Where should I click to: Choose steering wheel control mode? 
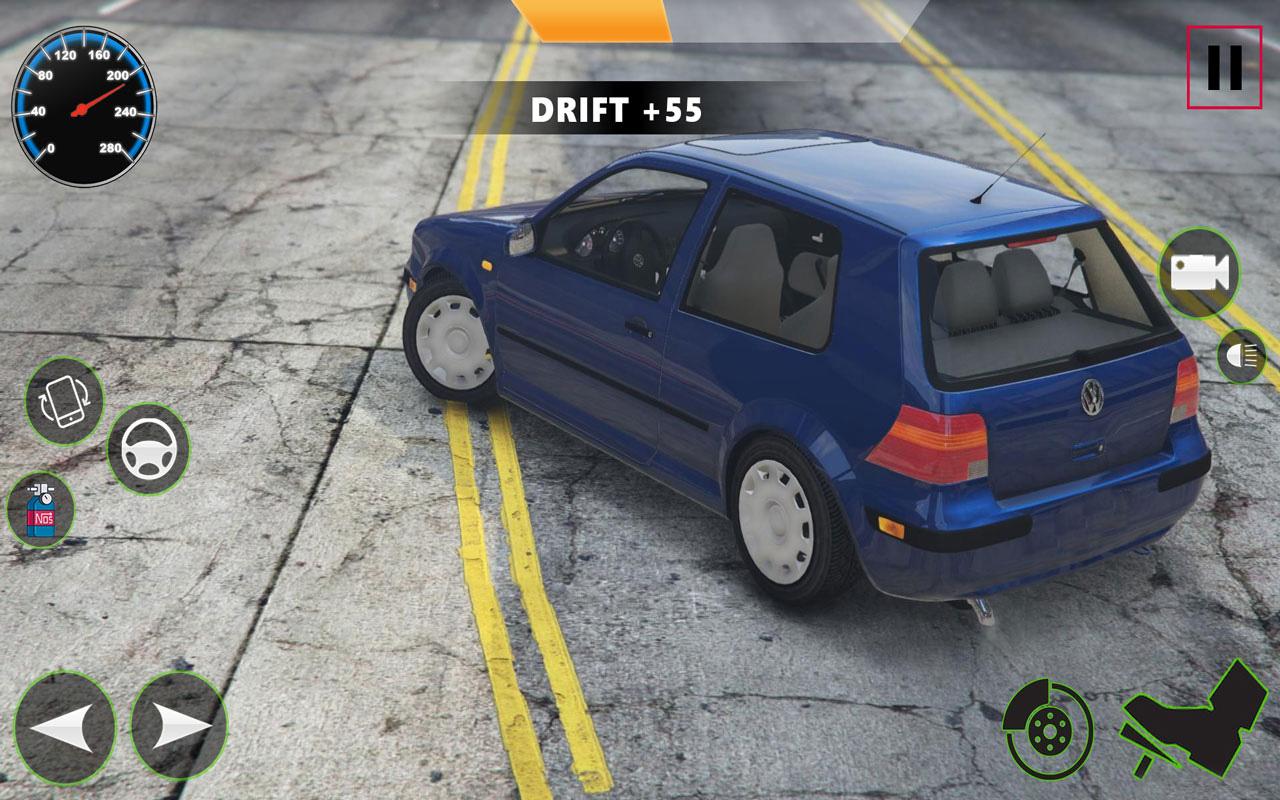[147, 449]
